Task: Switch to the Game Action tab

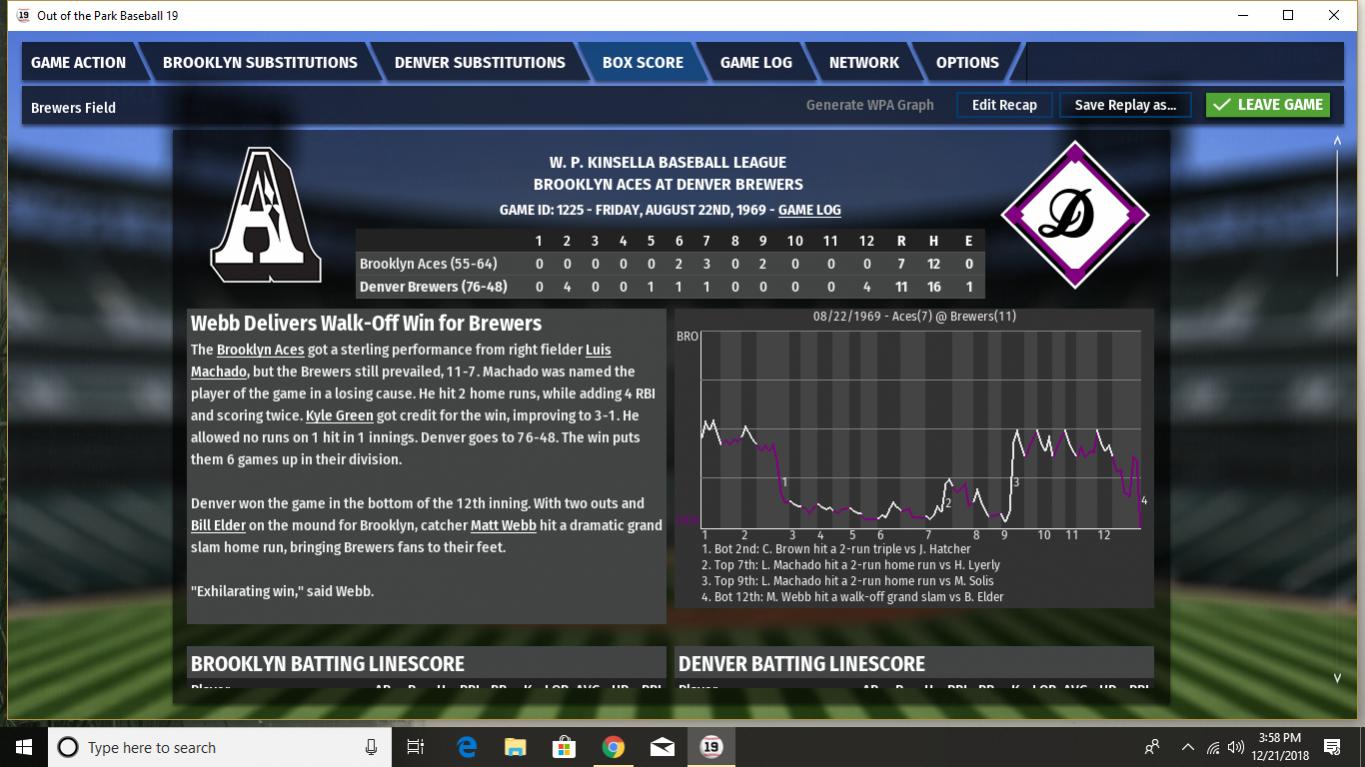Action: (x=78, y=62)
